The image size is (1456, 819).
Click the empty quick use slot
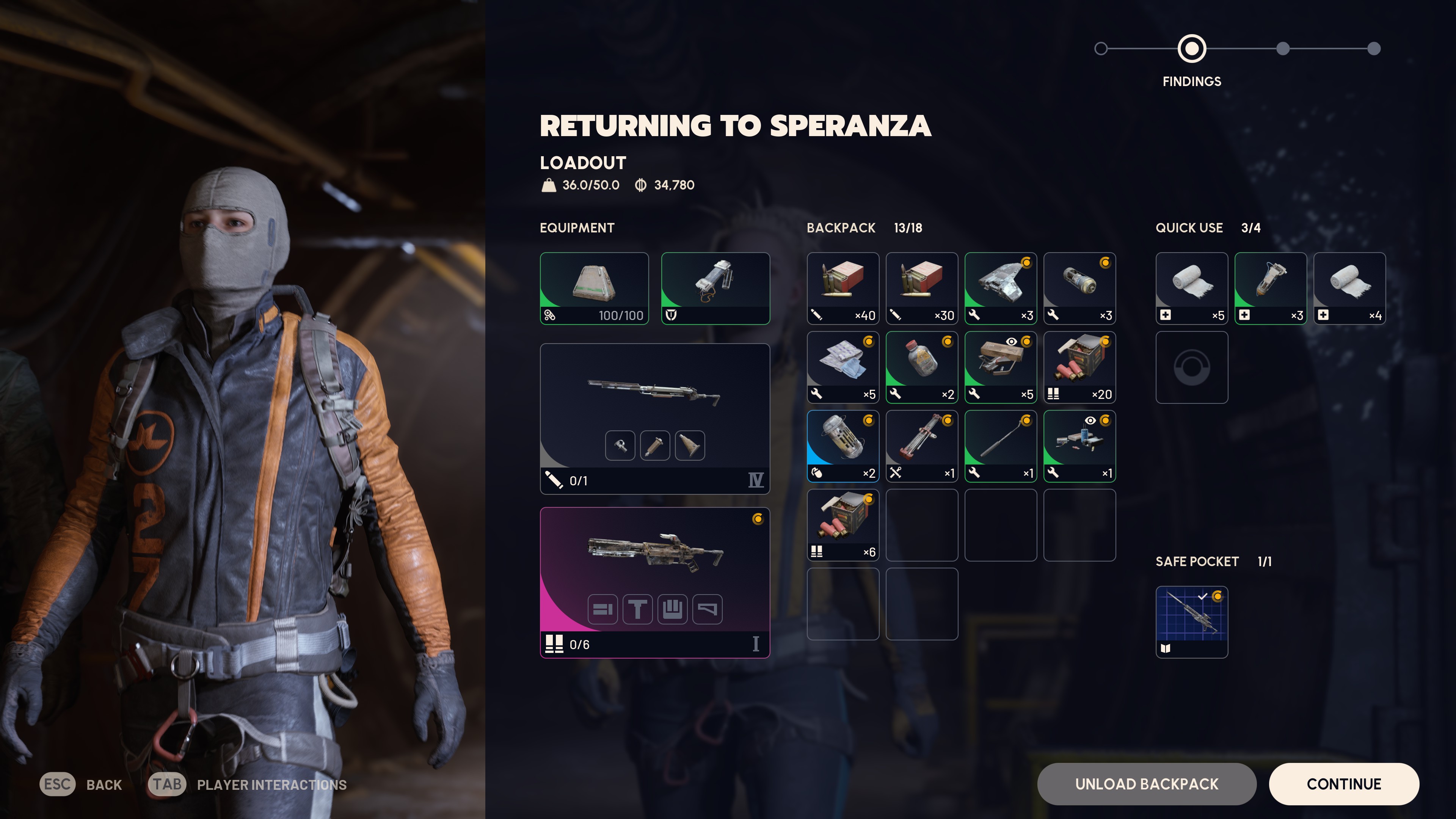coord(1191,367)
